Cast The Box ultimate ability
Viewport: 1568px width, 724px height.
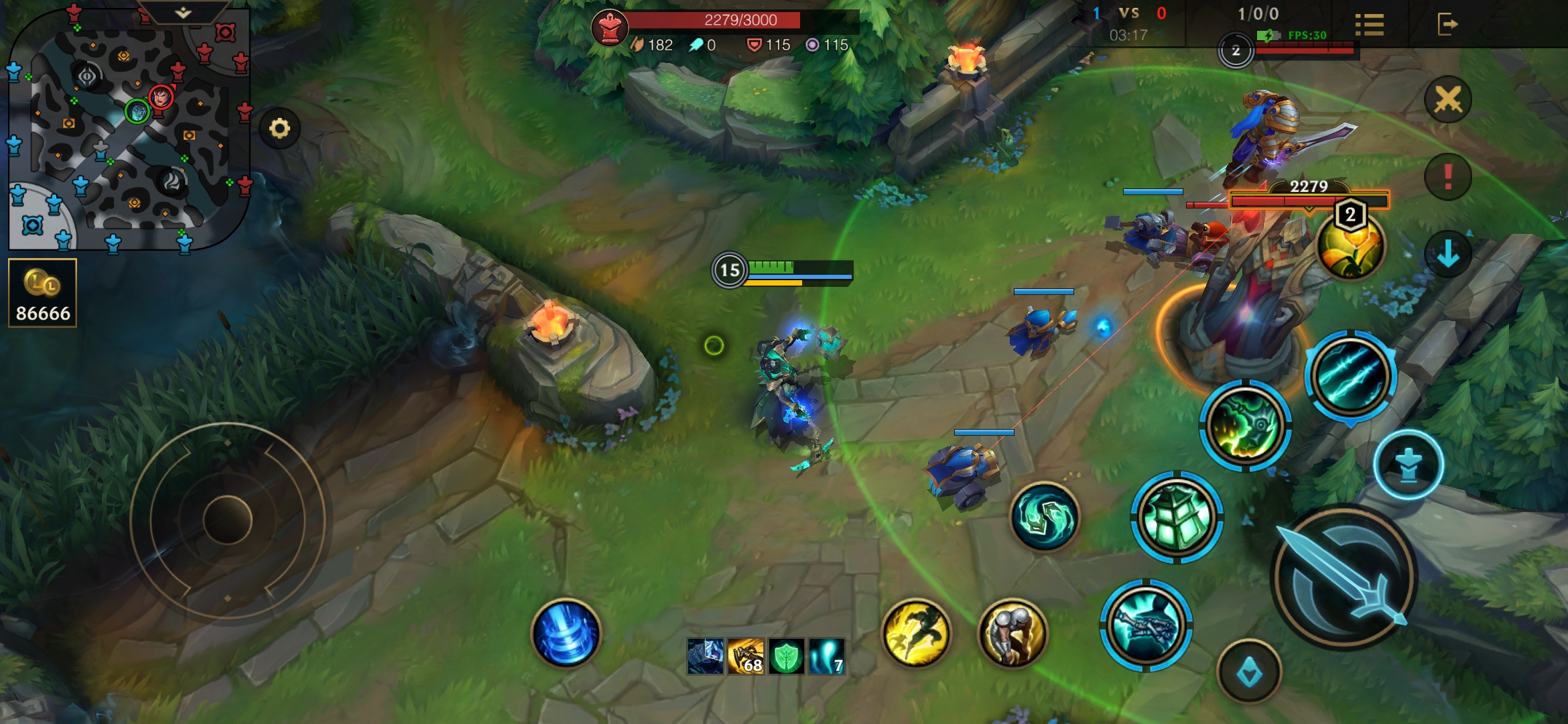click(x=1350, y=375)
